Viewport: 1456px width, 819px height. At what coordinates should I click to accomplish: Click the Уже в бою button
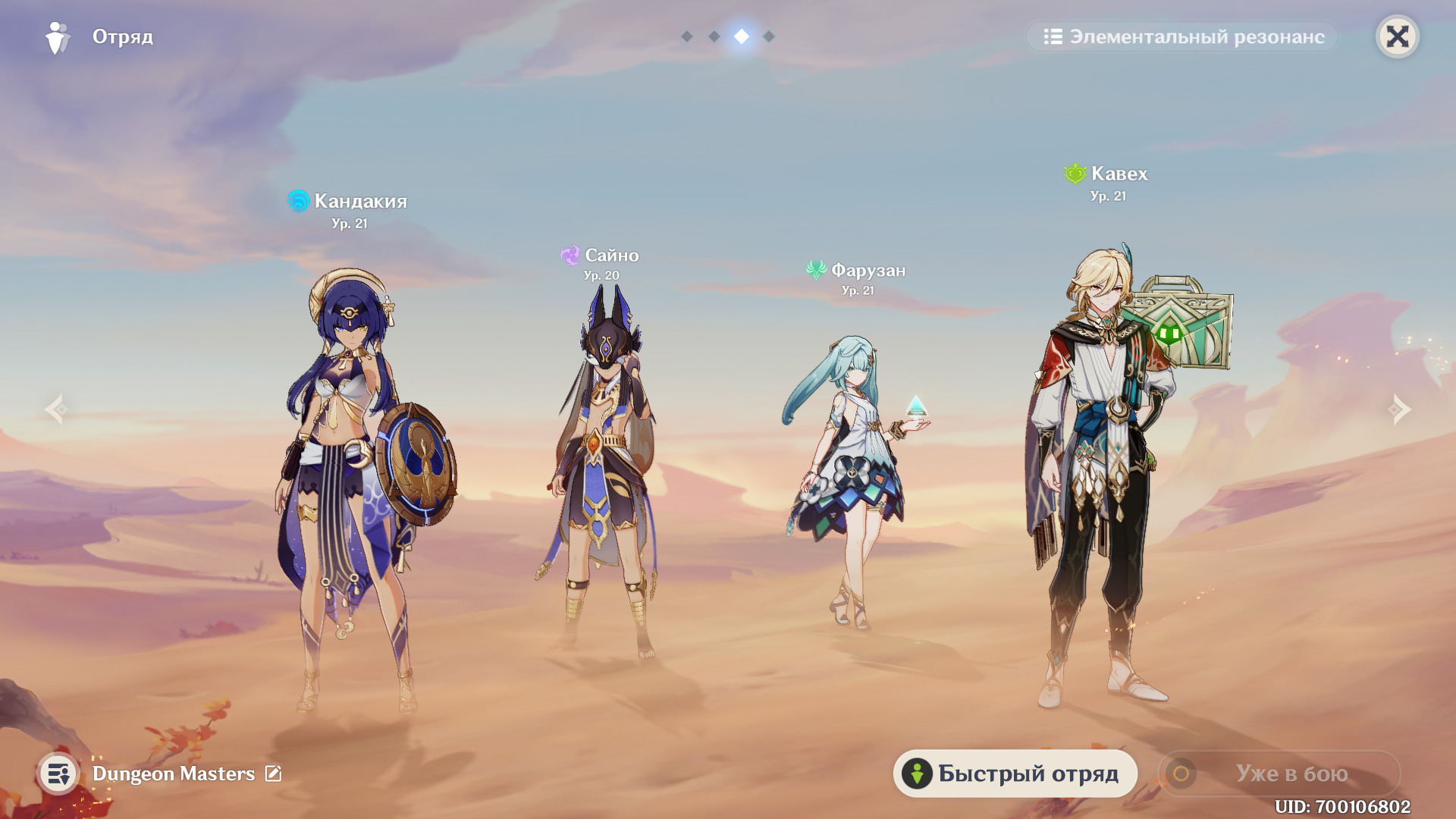(1279, 773)
